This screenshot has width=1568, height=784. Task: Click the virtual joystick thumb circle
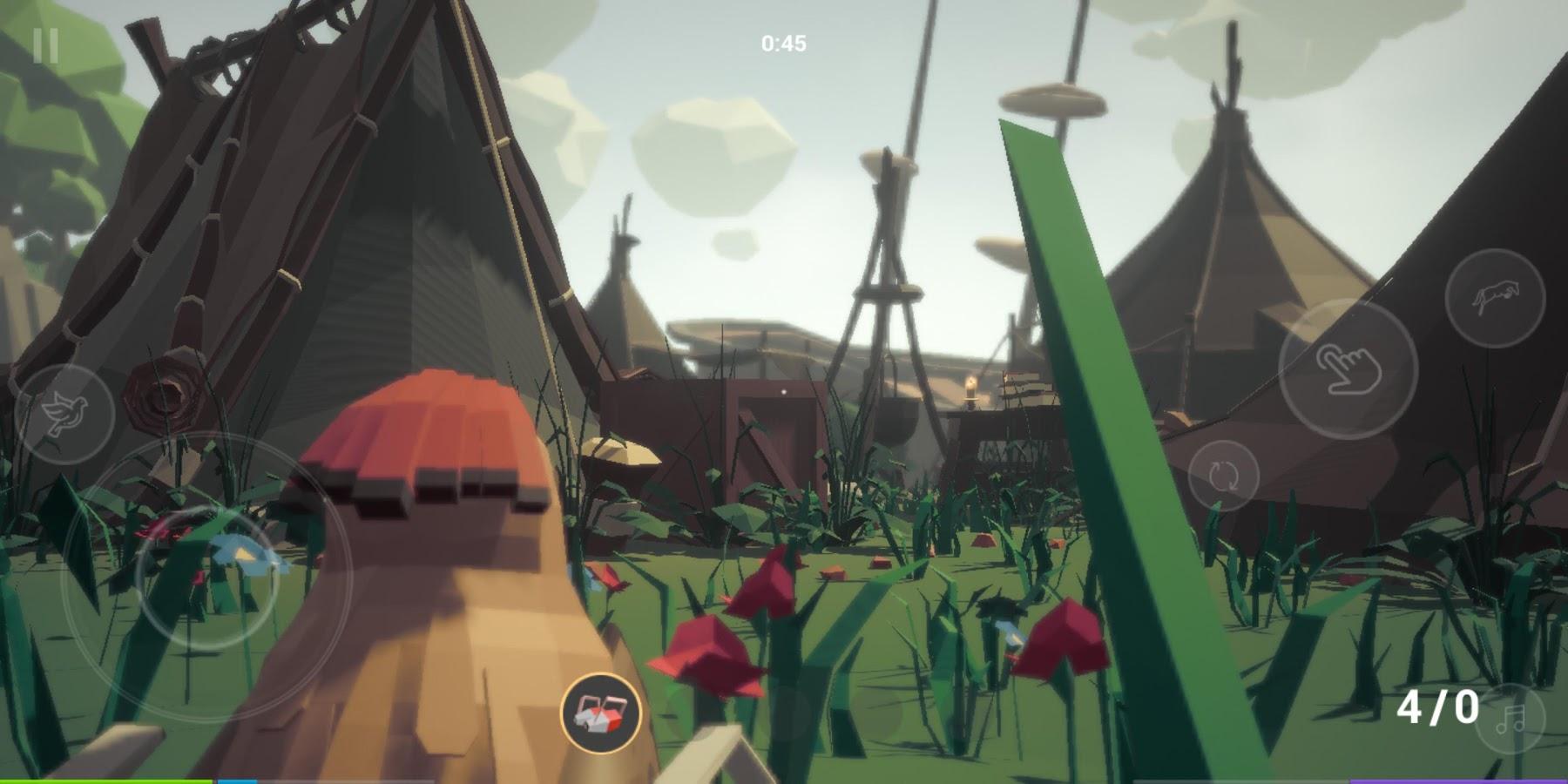(206, 578)
